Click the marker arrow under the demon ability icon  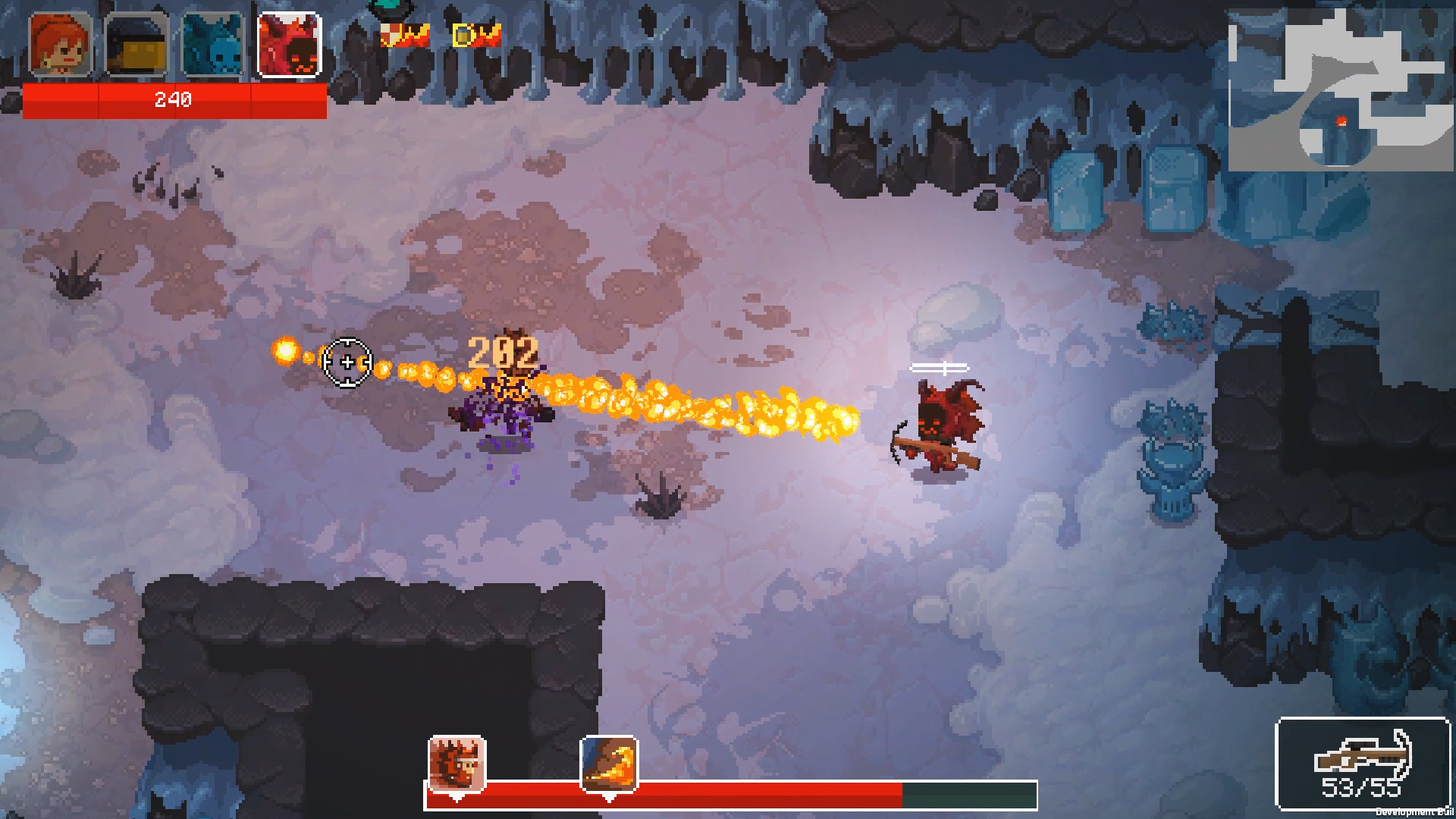pyautogui.click(x=457, y=799)
